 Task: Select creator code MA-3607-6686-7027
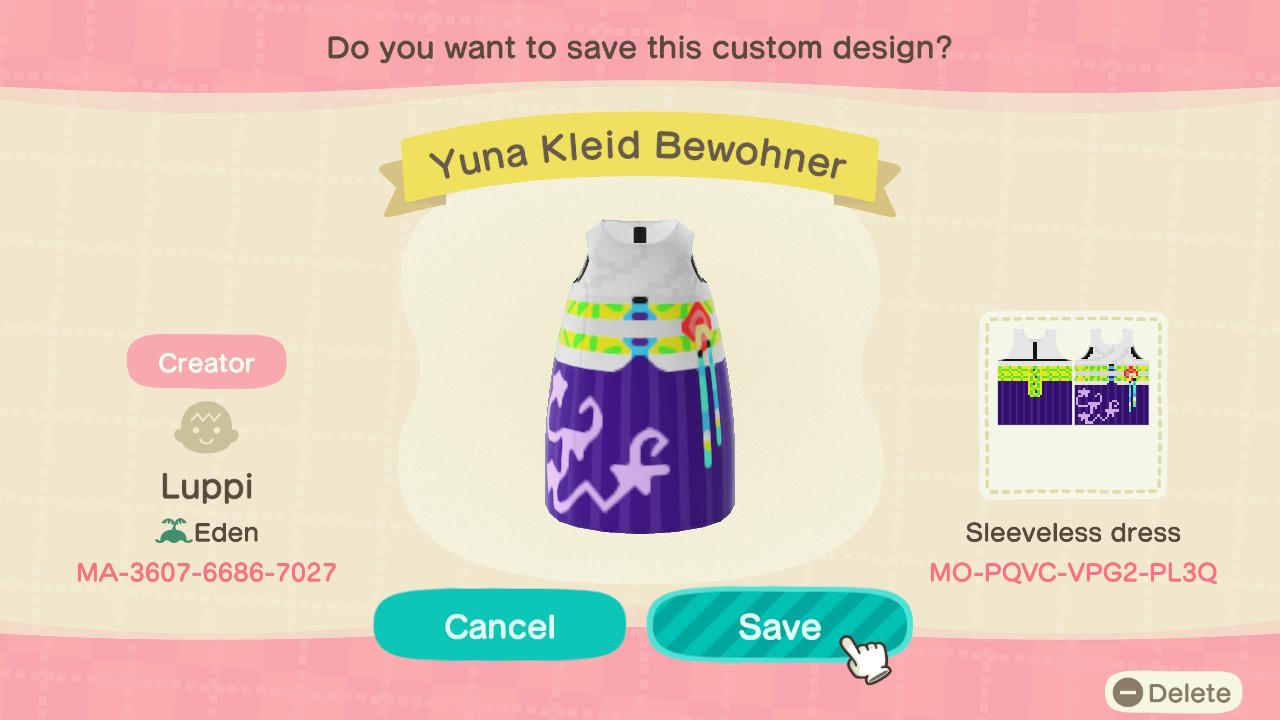tap(206, 571)
